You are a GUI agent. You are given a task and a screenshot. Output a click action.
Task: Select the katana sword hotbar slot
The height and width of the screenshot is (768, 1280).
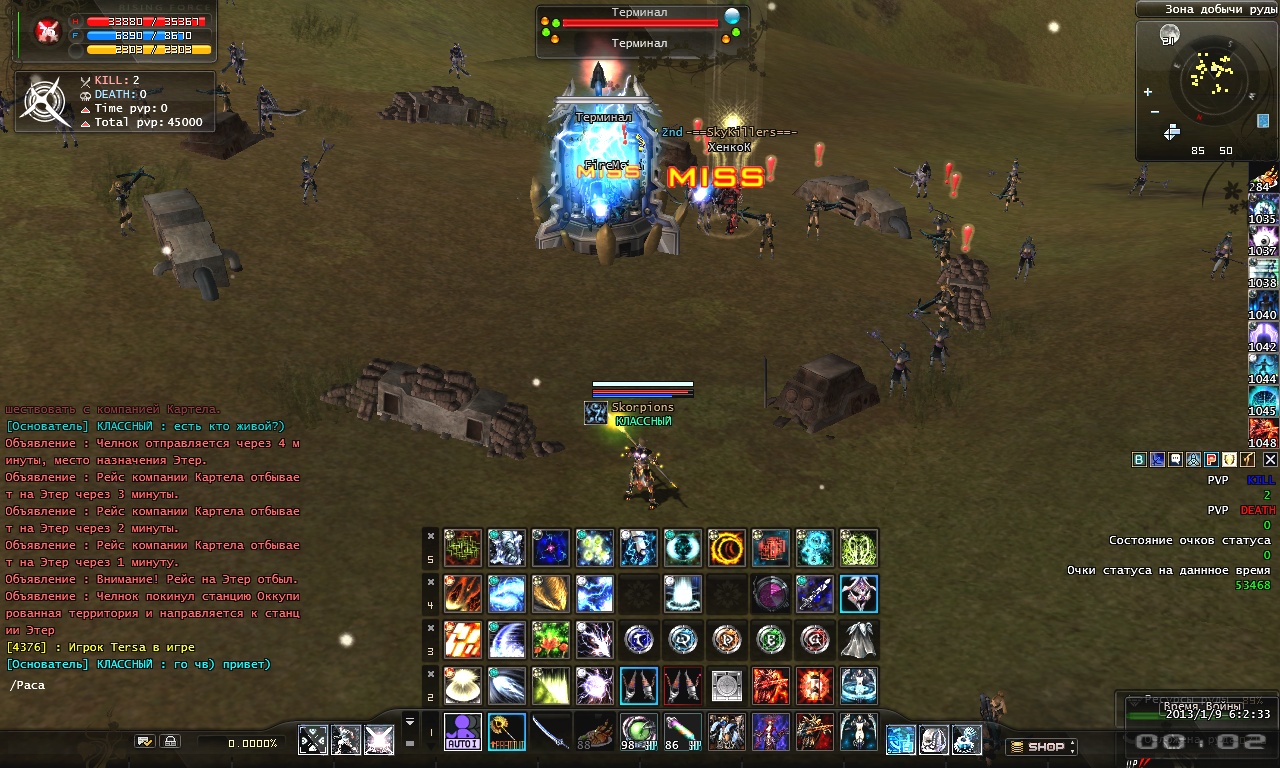tap(550, 731)
